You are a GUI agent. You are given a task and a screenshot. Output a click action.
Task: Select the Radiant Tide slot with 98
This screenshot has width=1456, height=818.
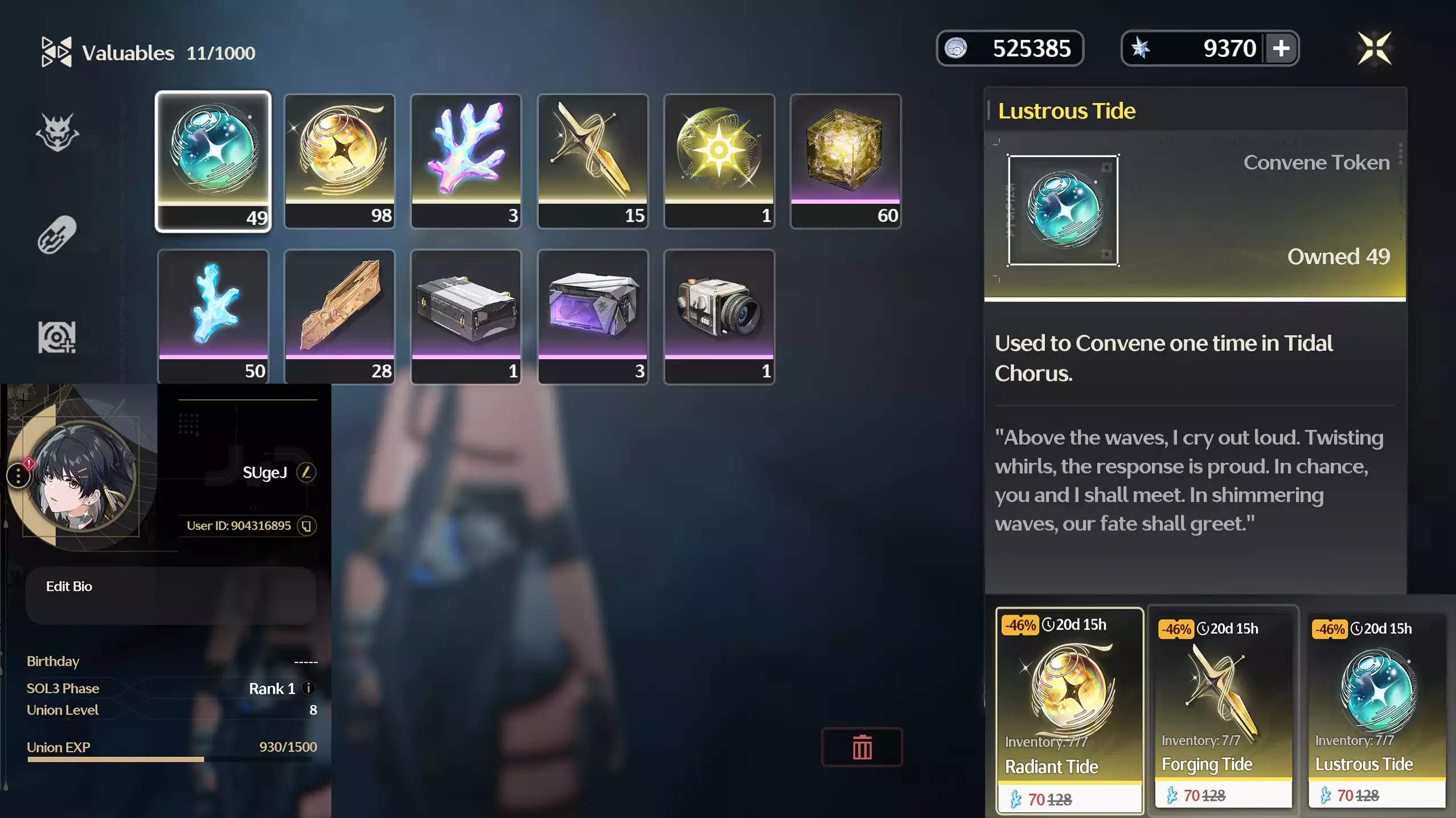point(339,161)
